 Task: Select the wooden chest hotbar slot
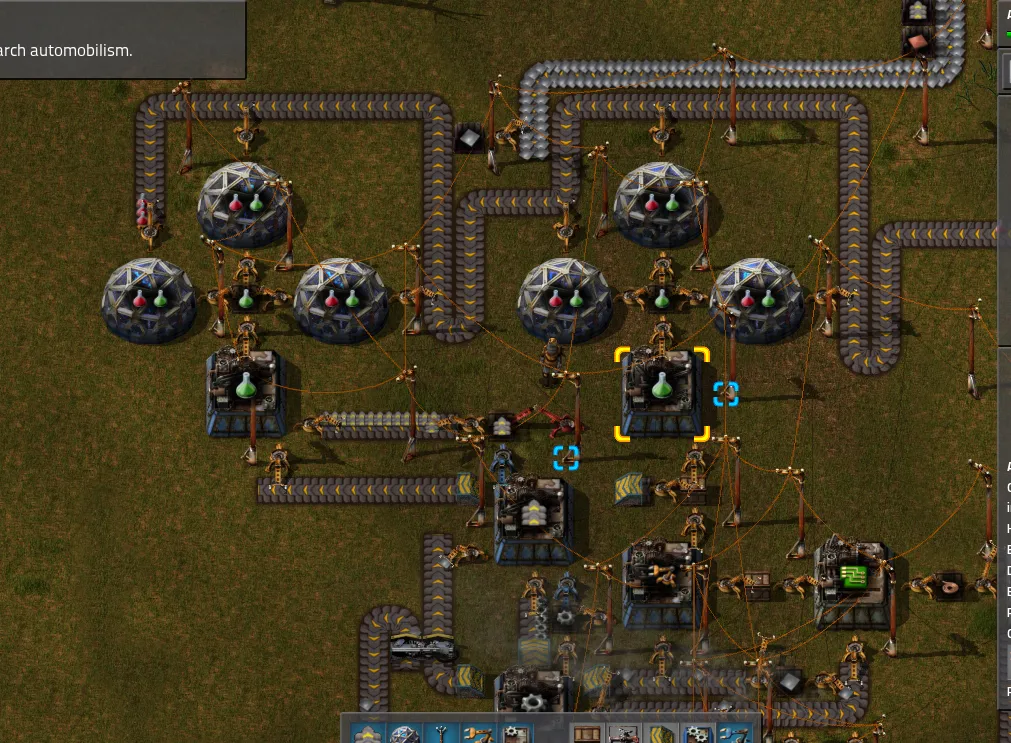(x=586, y=735)
